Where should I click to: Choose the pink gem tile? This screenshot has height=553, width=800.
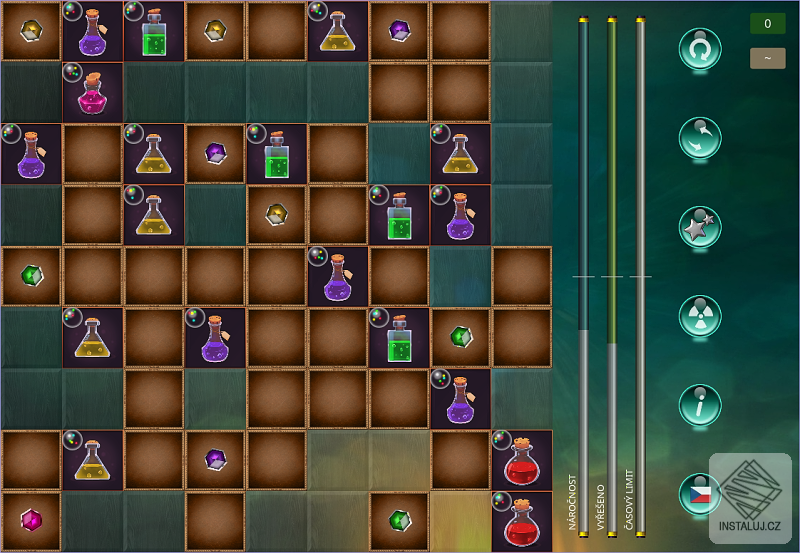pos(32,520)
